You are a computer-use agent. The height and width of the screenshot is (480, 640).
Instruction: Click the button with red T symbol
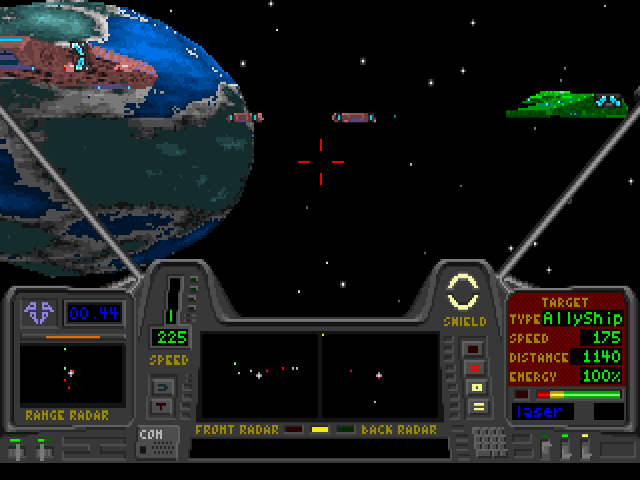(161, 405)
